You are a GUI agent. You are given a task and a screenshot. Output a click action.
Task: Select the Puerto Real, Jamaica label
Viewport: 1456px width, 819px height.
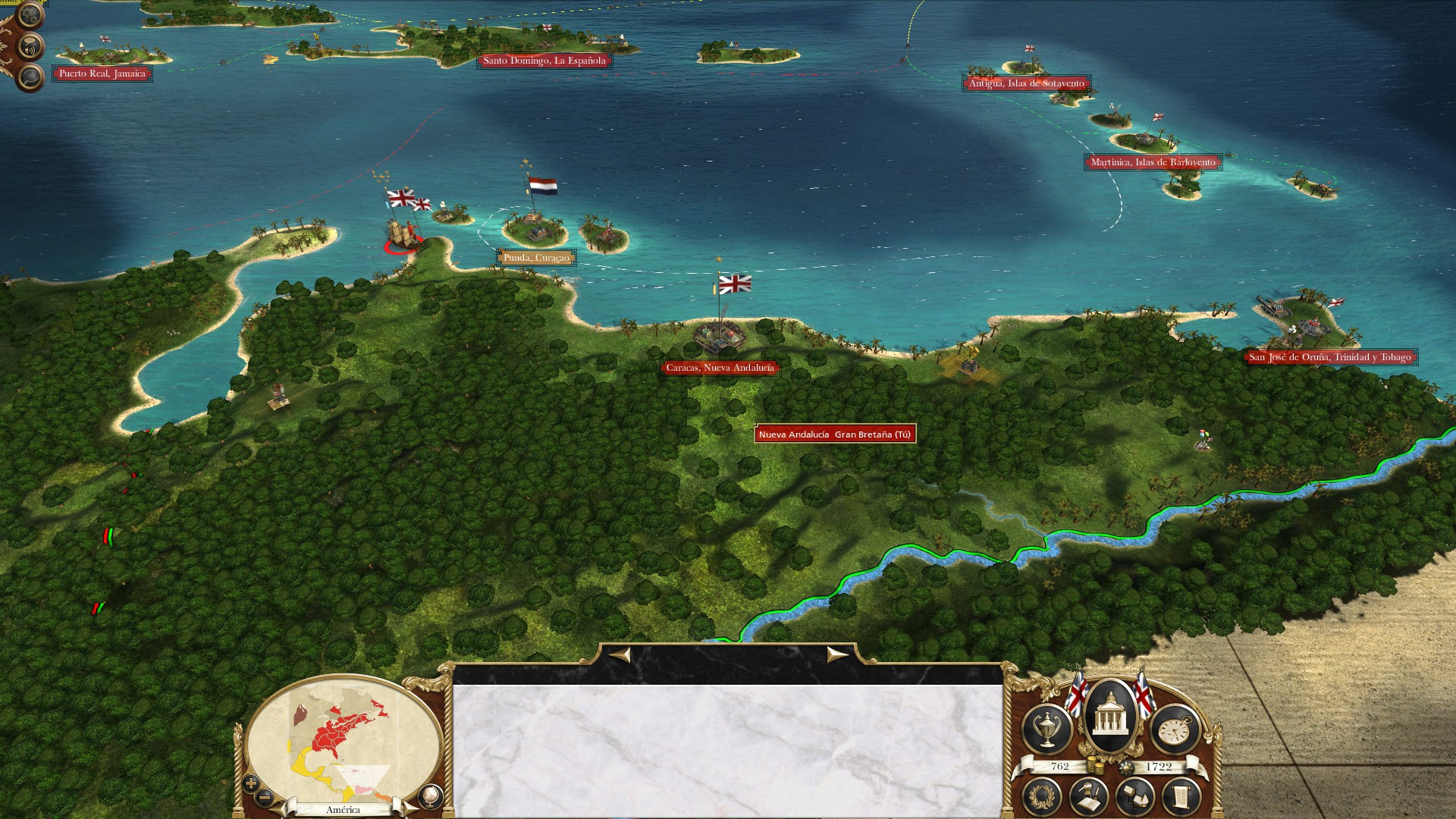102,74
